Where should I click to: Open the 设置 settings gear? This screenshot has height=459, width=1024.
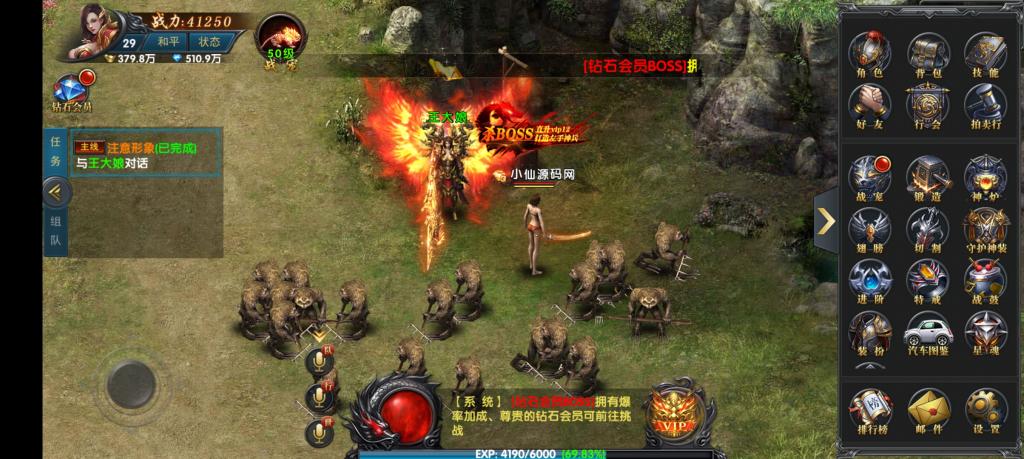coord(985,410)
